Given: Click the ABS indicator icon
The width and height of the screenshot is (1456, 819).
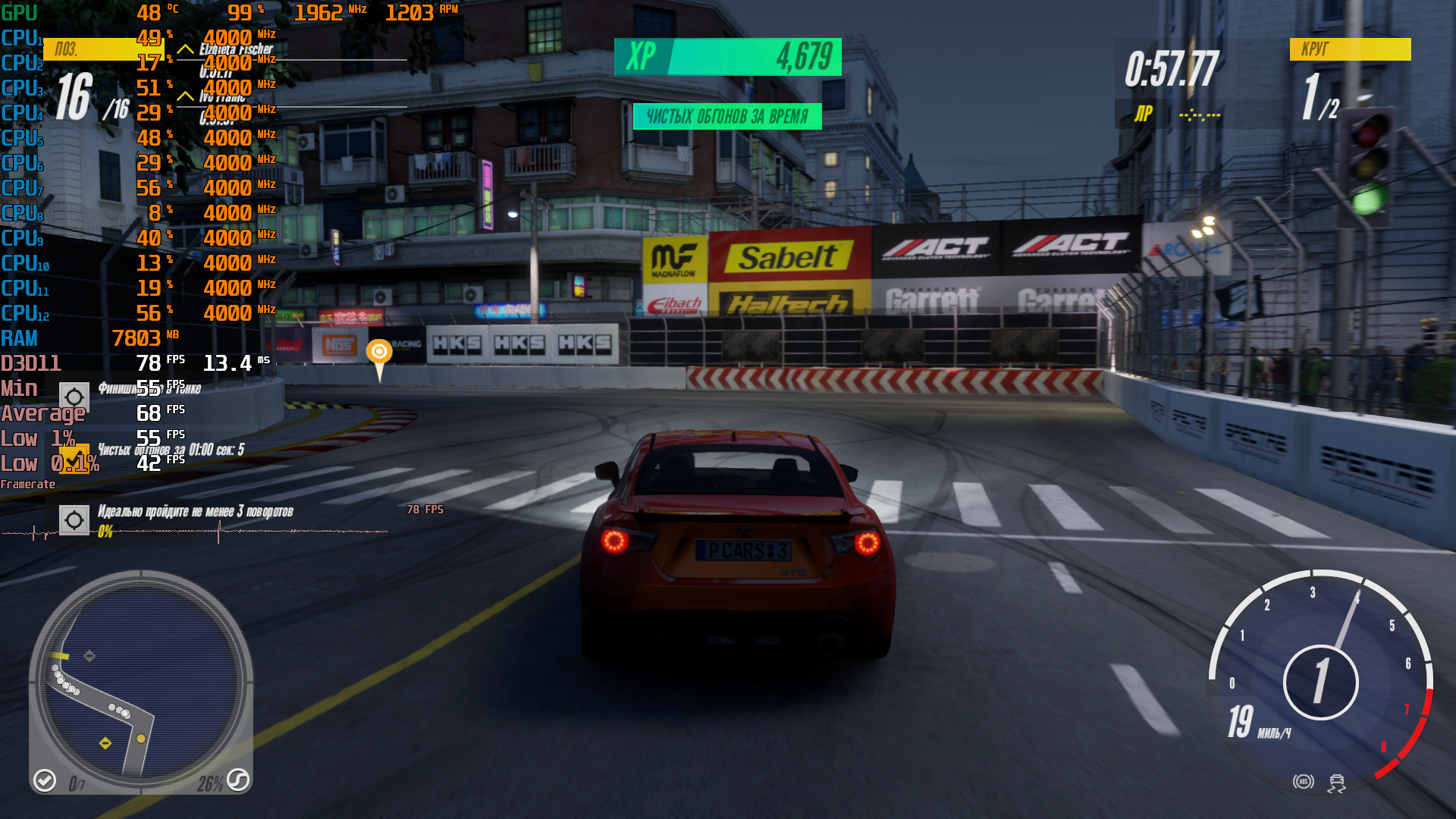Looking at the screenshot, I should point(1304,781).
